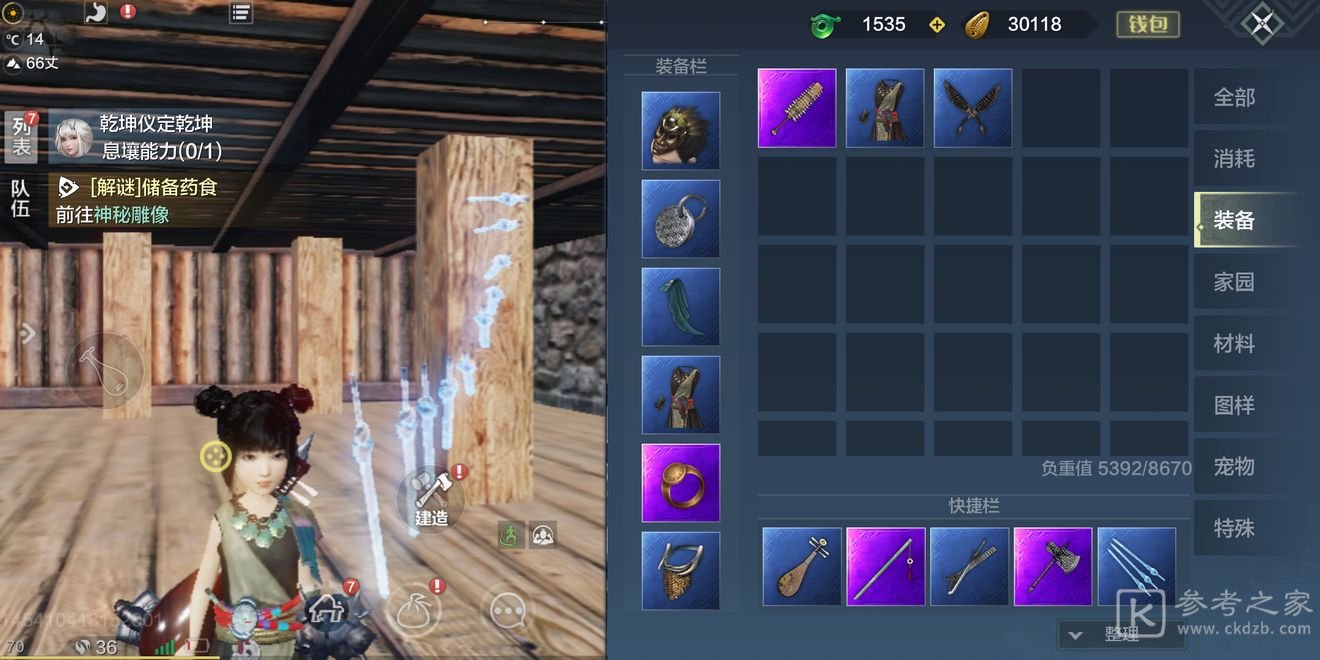
Task: Open the 宠物 tab
Action: pyautogui.click(x=1234, y=467)
